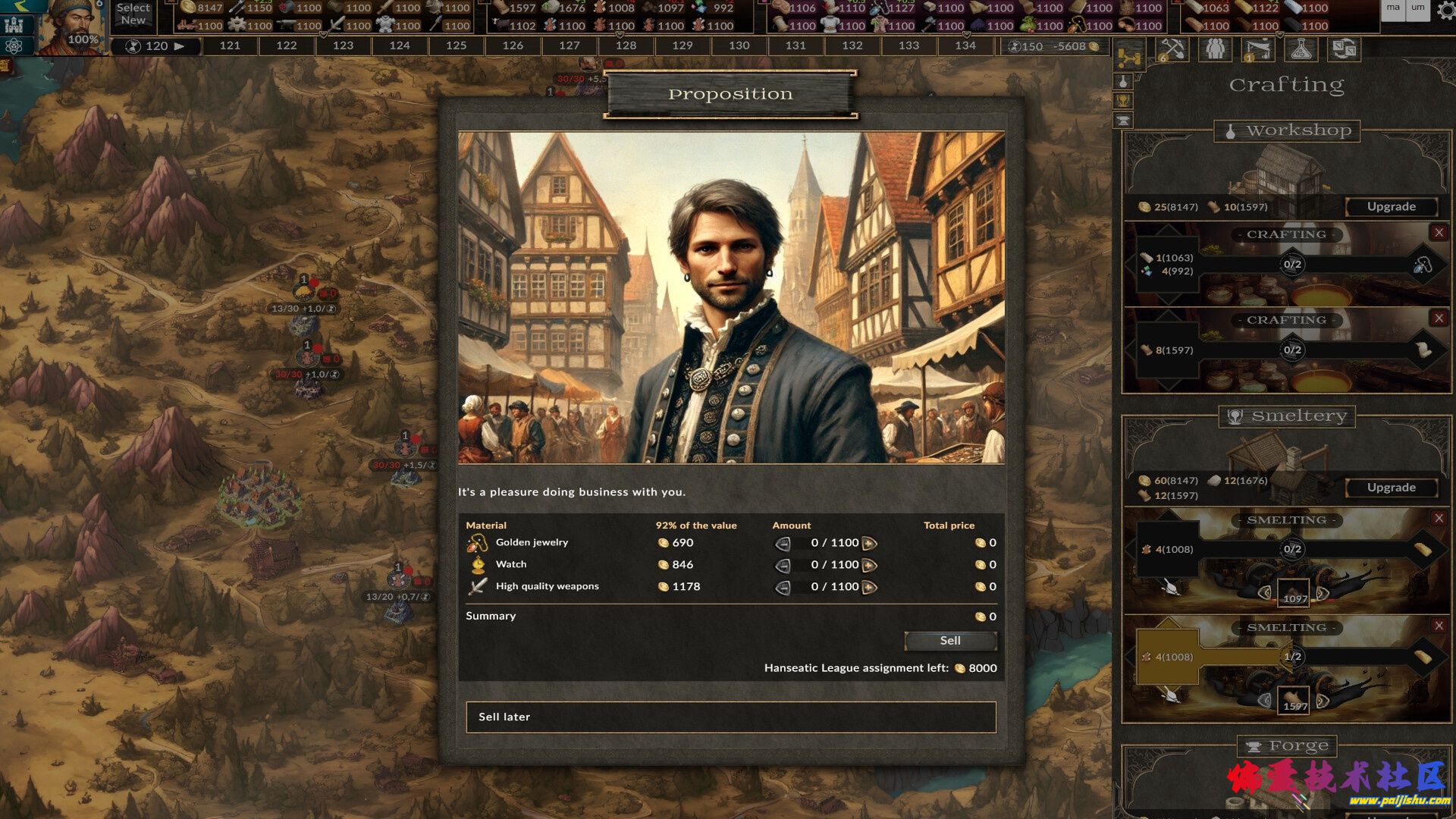
Task: Confirm the sale with the Sell button
Action: (950, 641)
